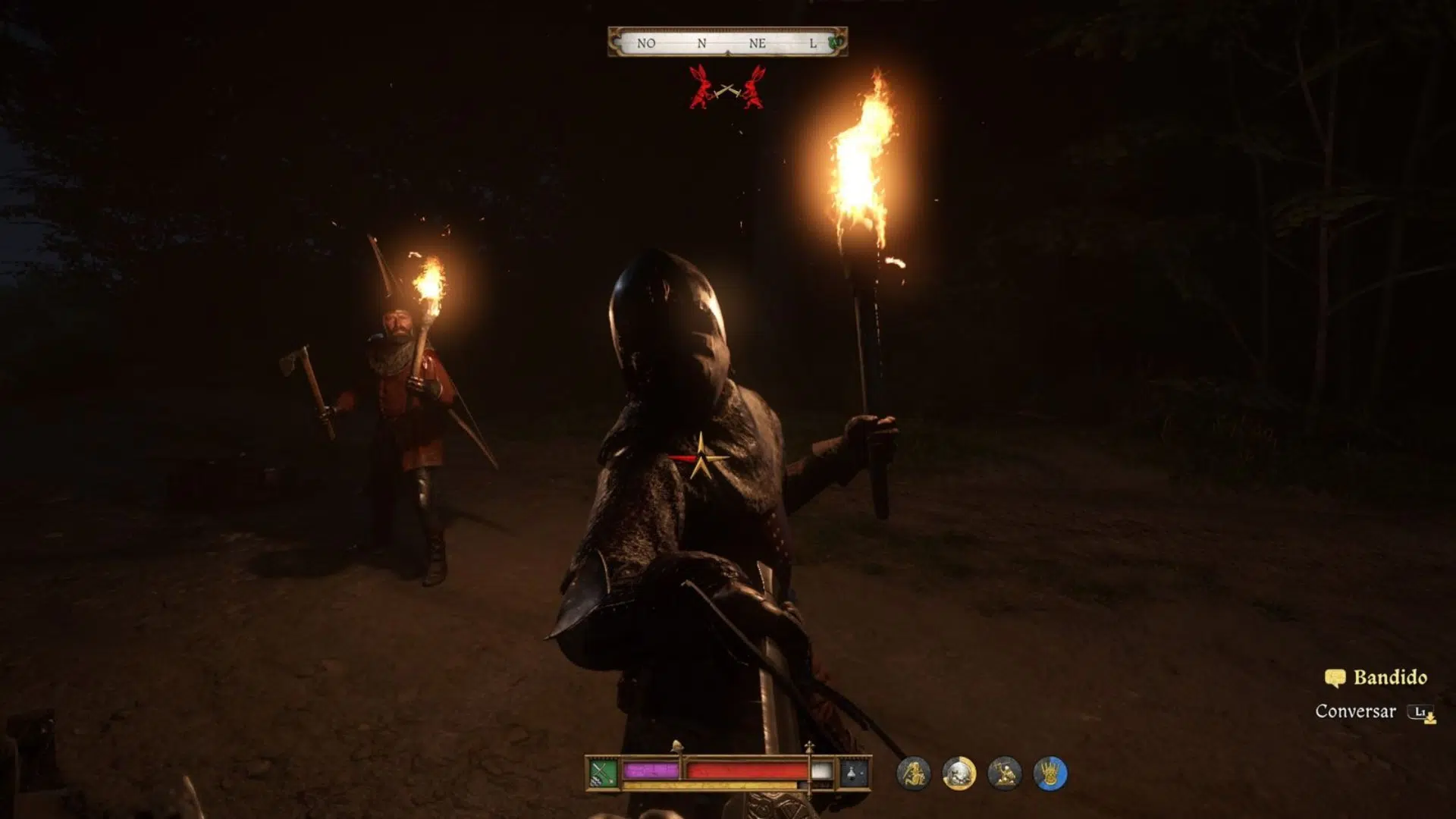Select the green quest marker on the compass
The image size is (1456, 819).
tap(836, 43)
